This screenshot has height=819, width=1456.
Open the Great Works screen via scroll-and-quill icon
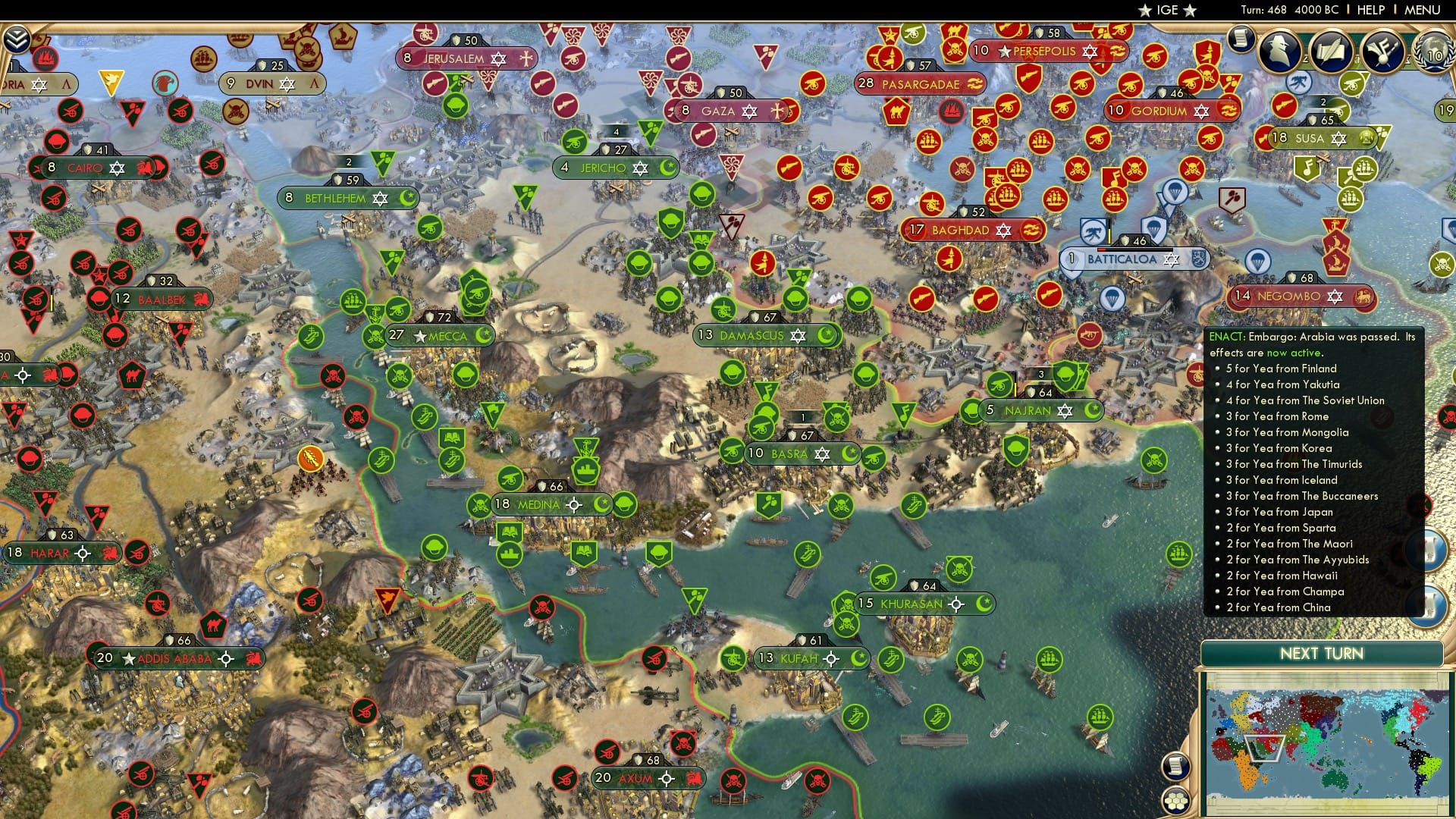click(1332, 52)
